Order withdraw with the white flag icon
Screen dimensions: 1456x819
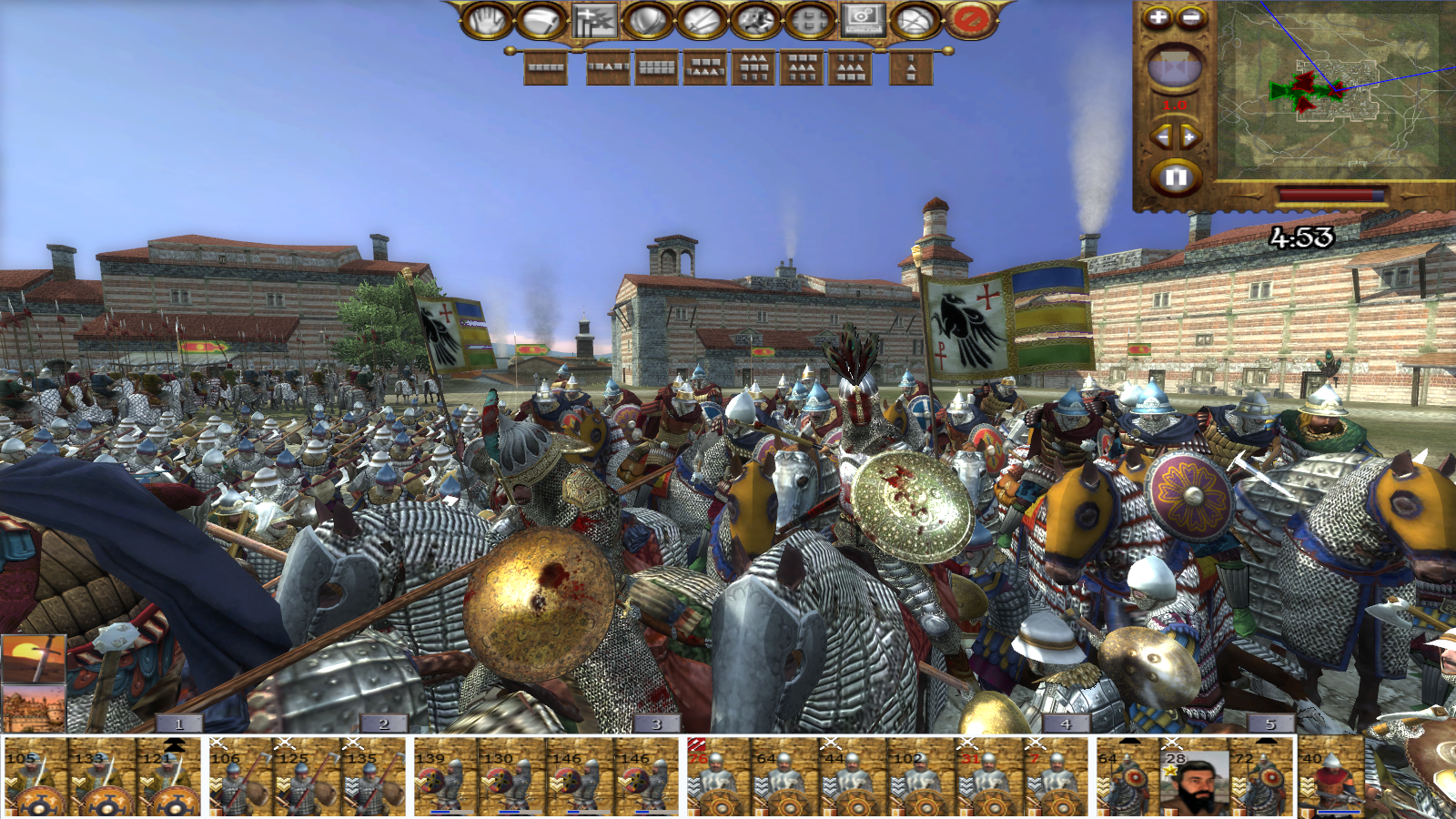pyautogui.click(x=541, y=21)
